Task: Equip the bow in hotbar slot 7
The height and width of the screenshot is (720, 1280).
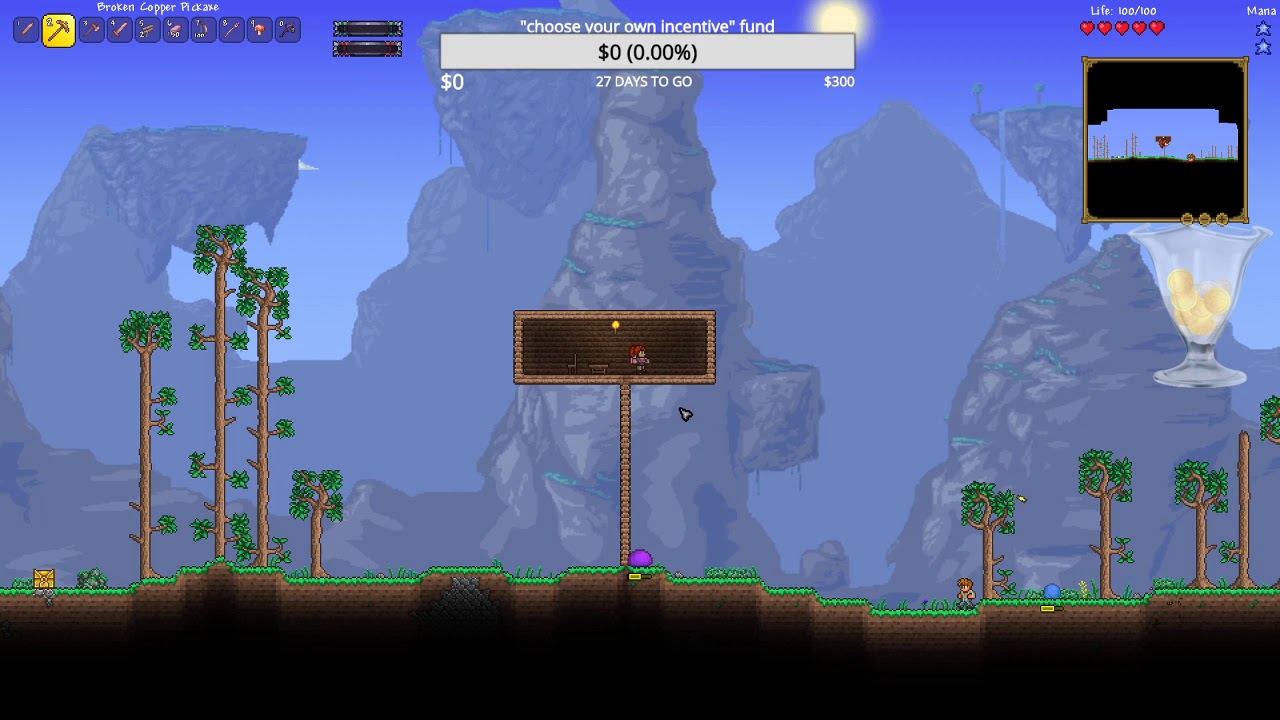Action: click(203, 30)
